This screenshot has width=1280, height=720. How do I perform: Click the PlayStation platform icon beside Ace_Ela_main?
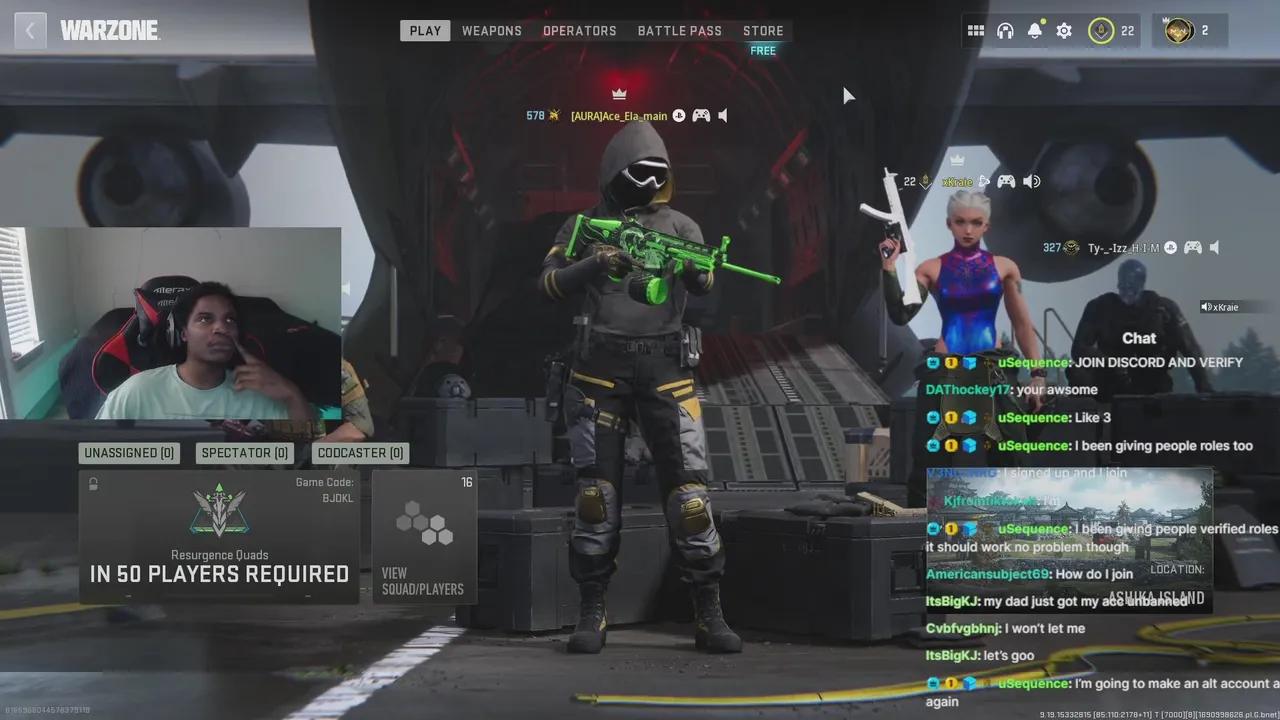tap(679, 114)
